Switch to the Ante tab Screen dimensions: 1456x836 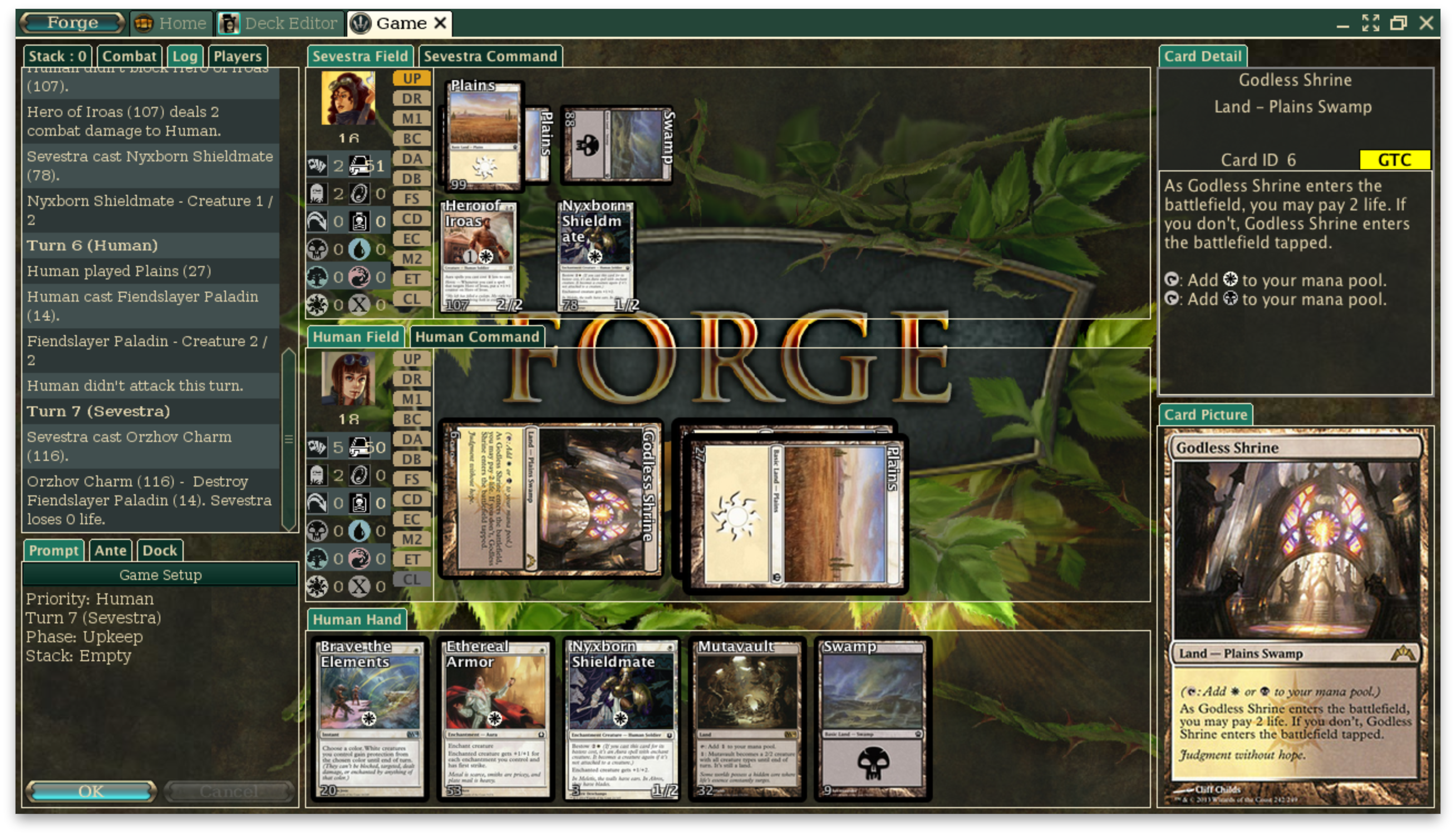pyautogui.click(x=110, y=550)
